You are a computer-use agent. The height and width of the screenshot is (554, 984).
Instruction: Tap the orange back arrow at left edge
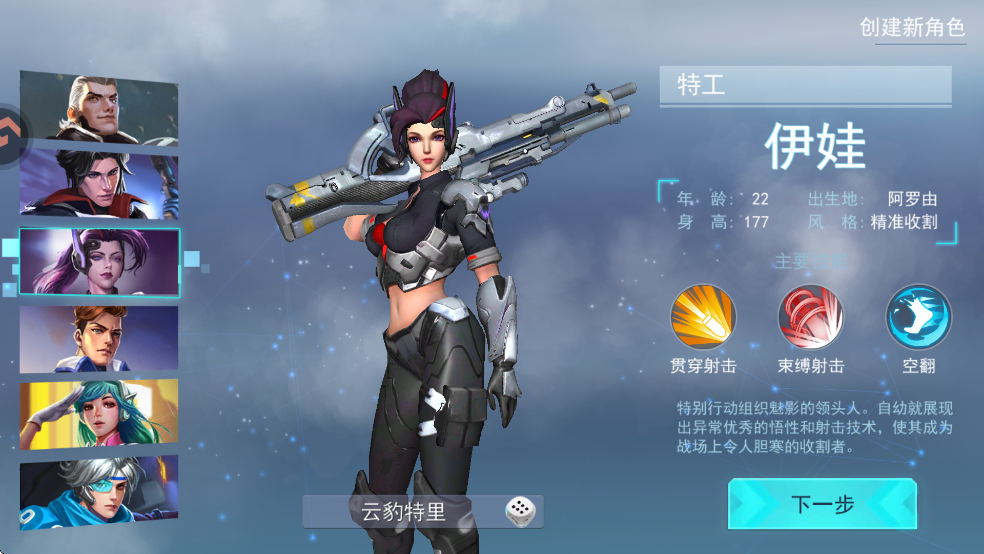pos(12,130)
